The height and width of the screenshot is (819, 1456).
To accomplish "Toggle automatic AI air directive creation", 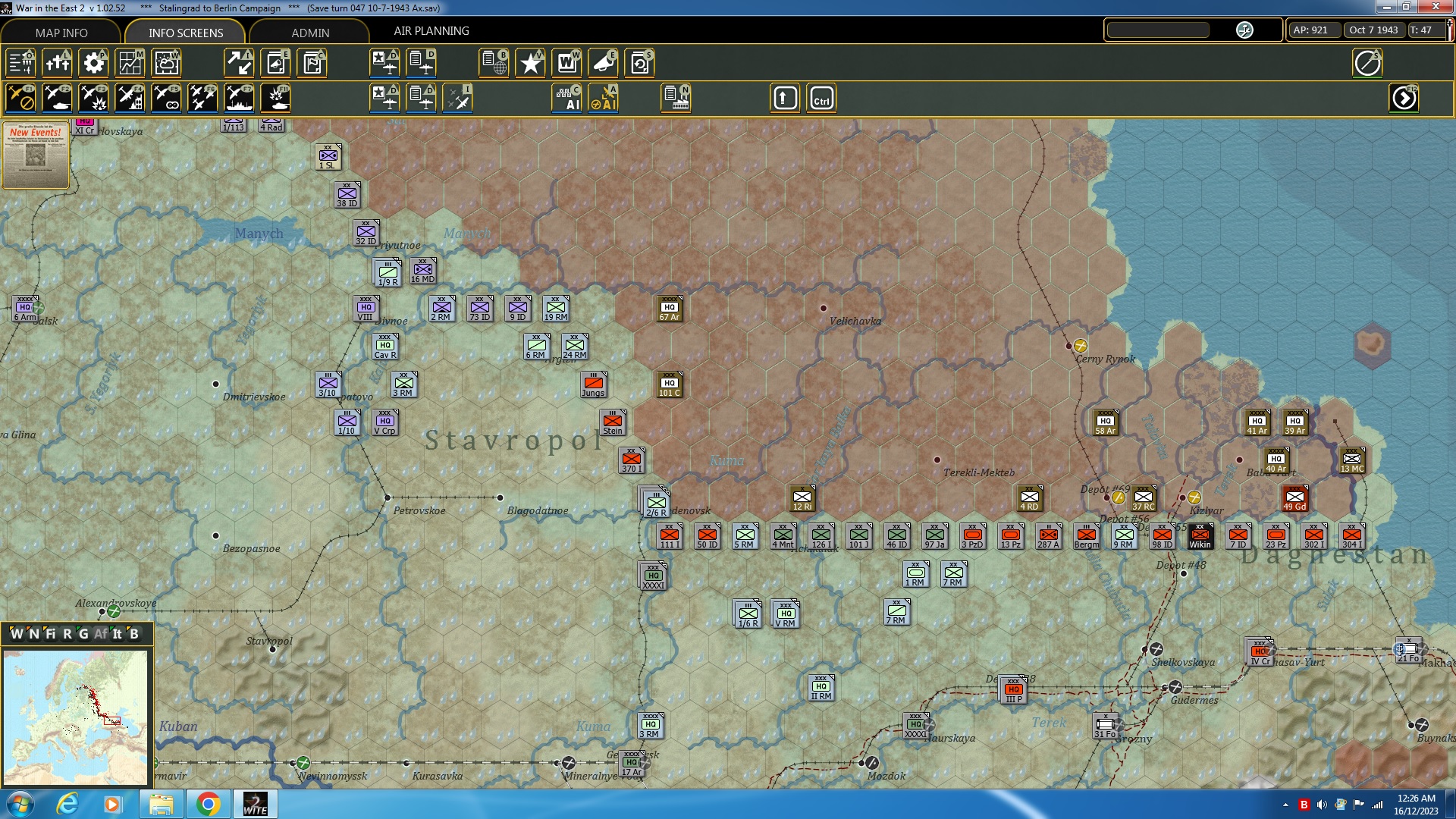I will click(604, 98).
